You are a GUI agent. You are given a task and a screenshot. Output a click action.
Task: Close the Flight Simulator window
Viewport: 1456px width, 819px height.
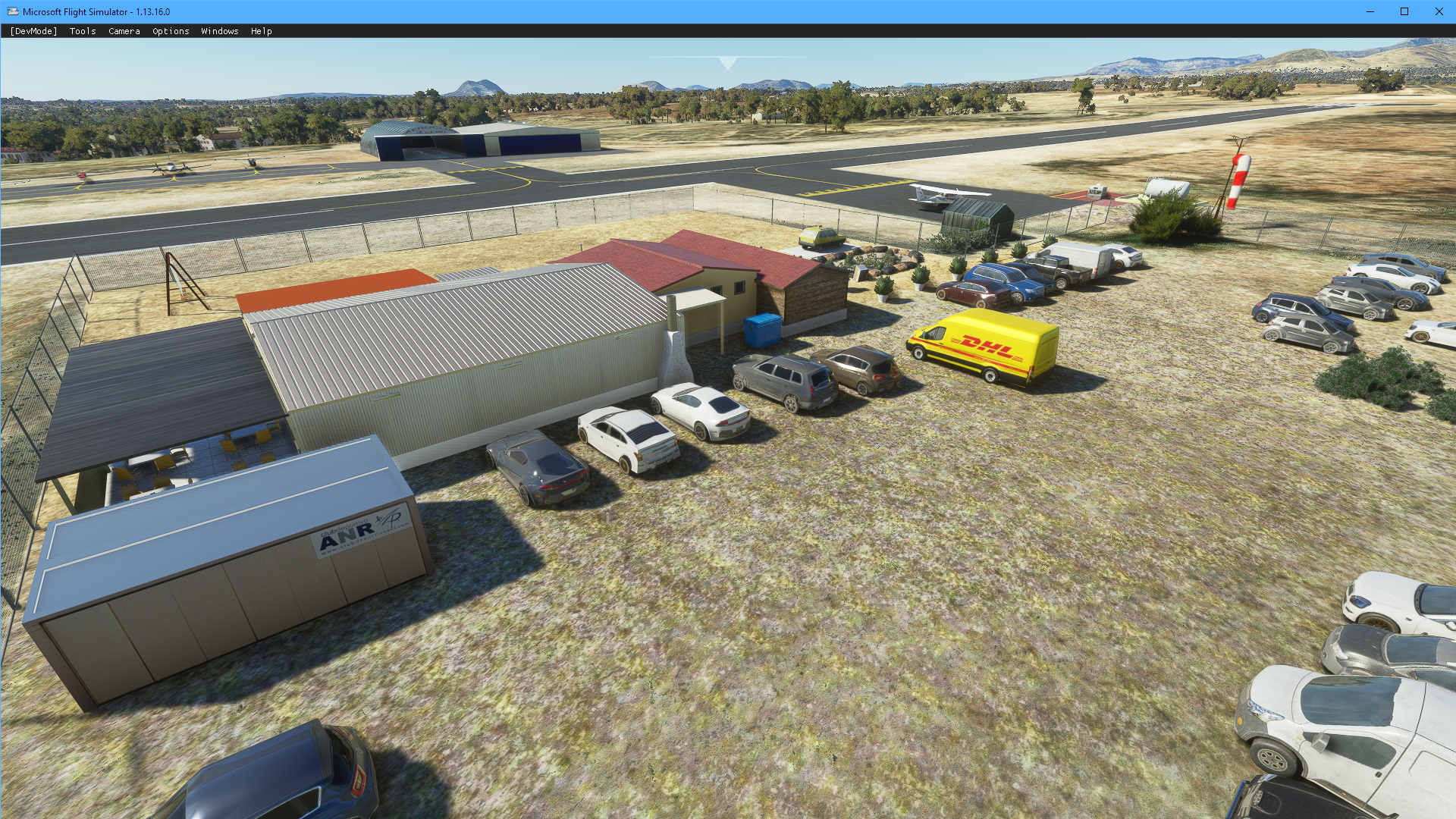click(x=1439, y=11)
